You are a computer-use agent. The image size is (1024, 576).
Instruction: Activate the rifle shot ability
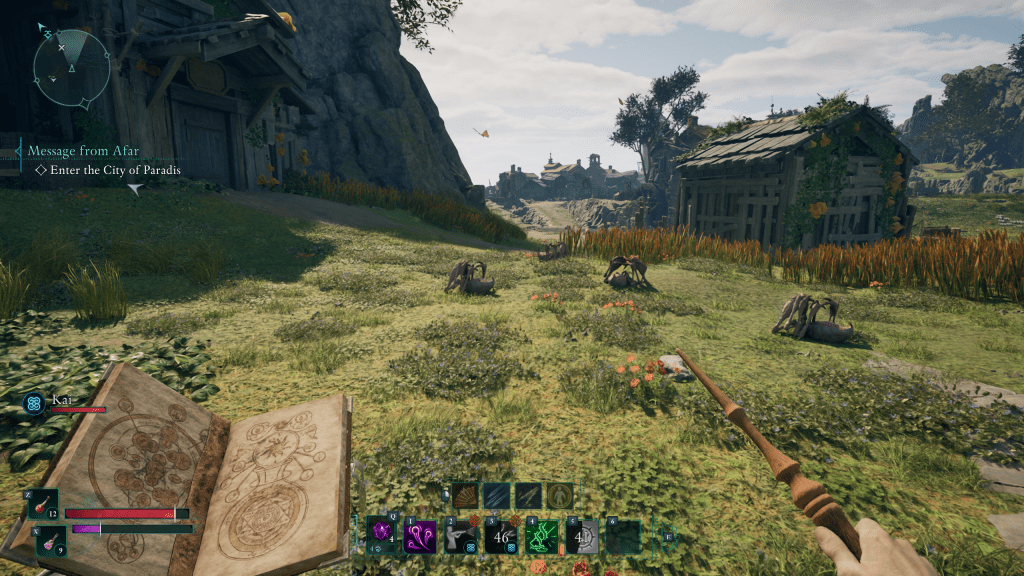460,537
